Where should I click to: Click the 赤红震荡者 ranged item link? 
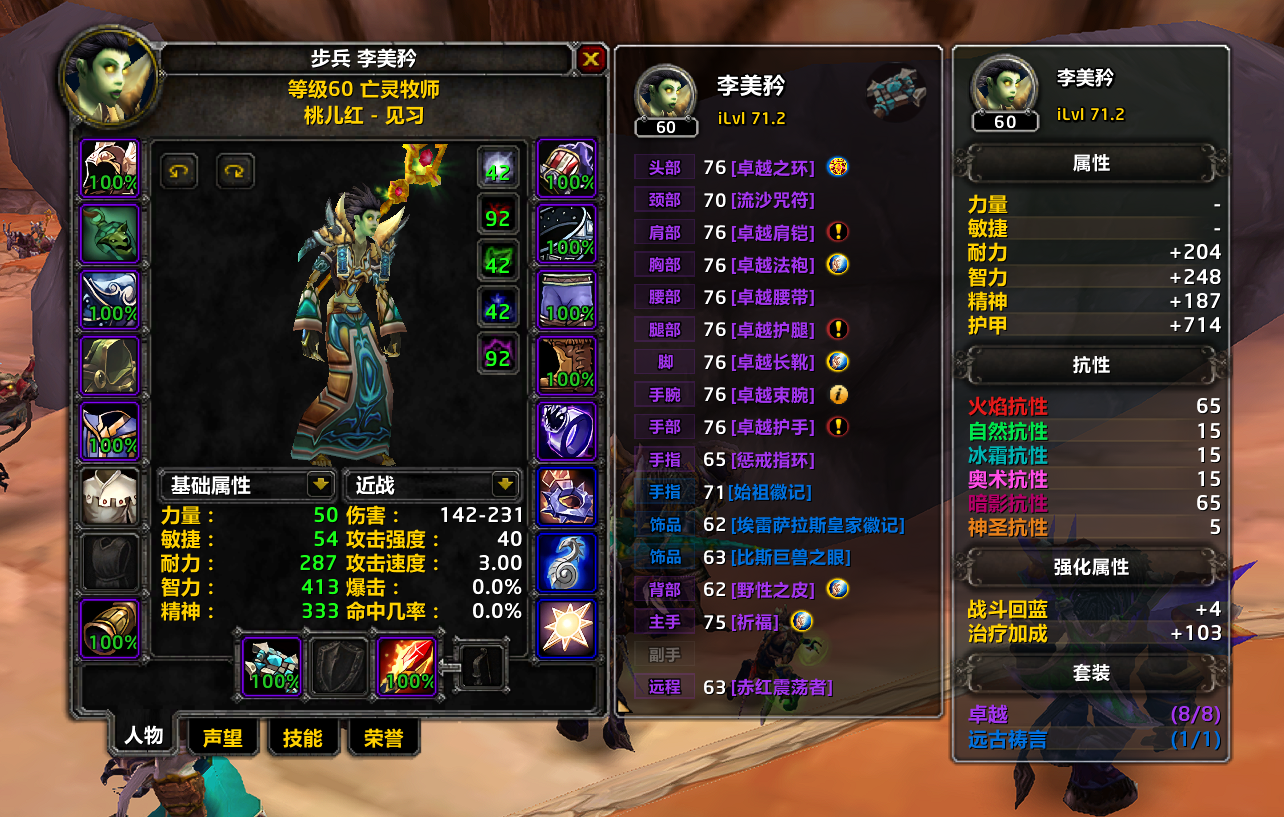pos(782,687)
